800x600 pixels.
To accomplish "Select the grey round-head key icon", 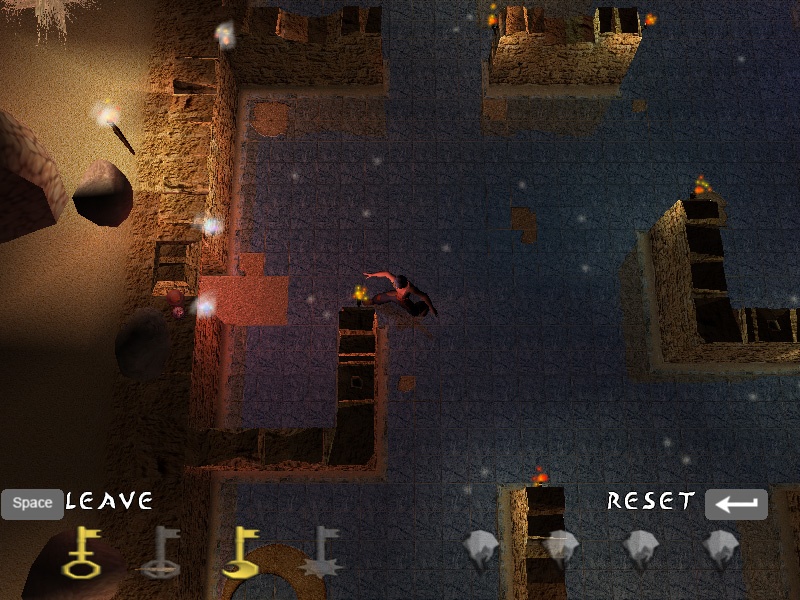I will (160, 553).
